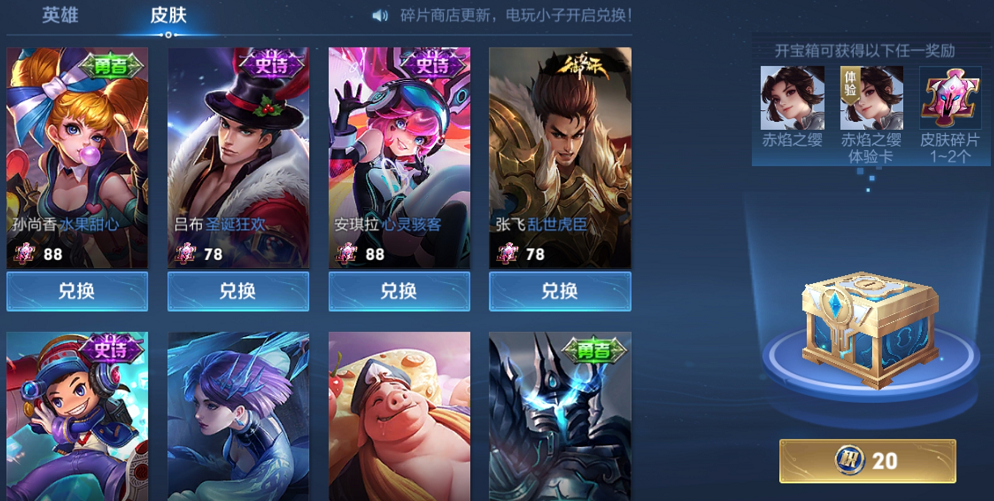Buy the chest for 20 coins

pos(868,461)
